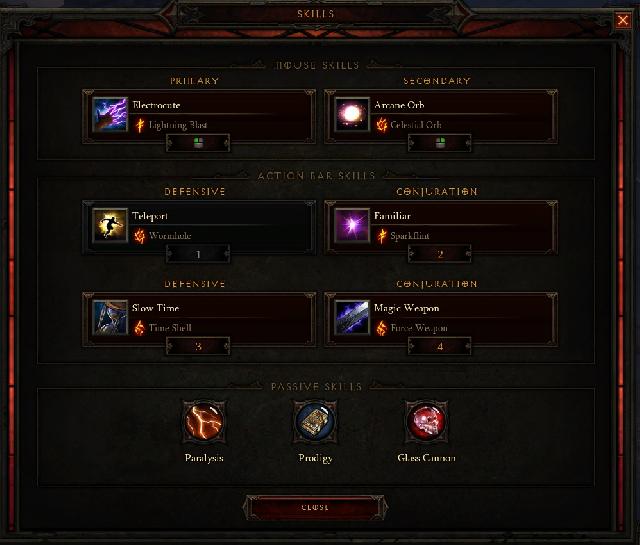Click the Glass Cannon passive icon
Image resolution: width=640 pixels, height=545 pixels.
pyautogui.click(x=426, y=421)
